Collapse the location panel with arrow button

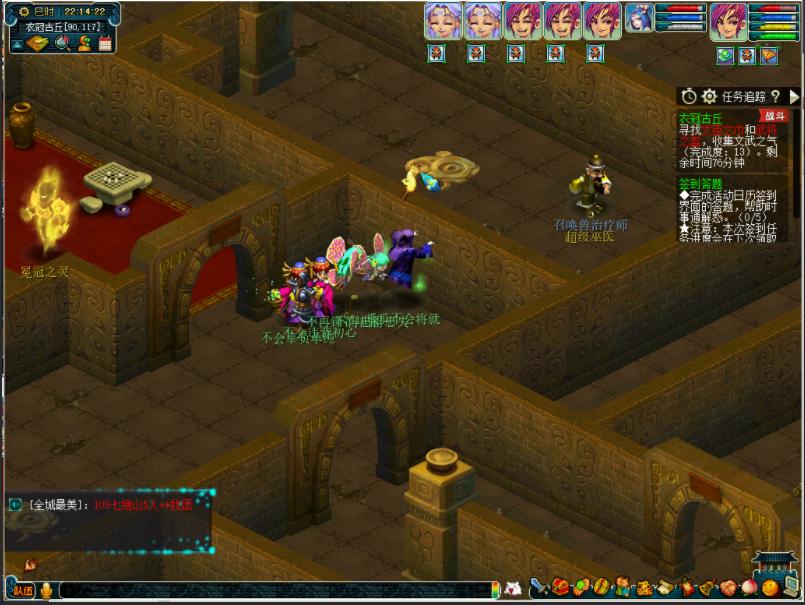(x=16, y=43)
